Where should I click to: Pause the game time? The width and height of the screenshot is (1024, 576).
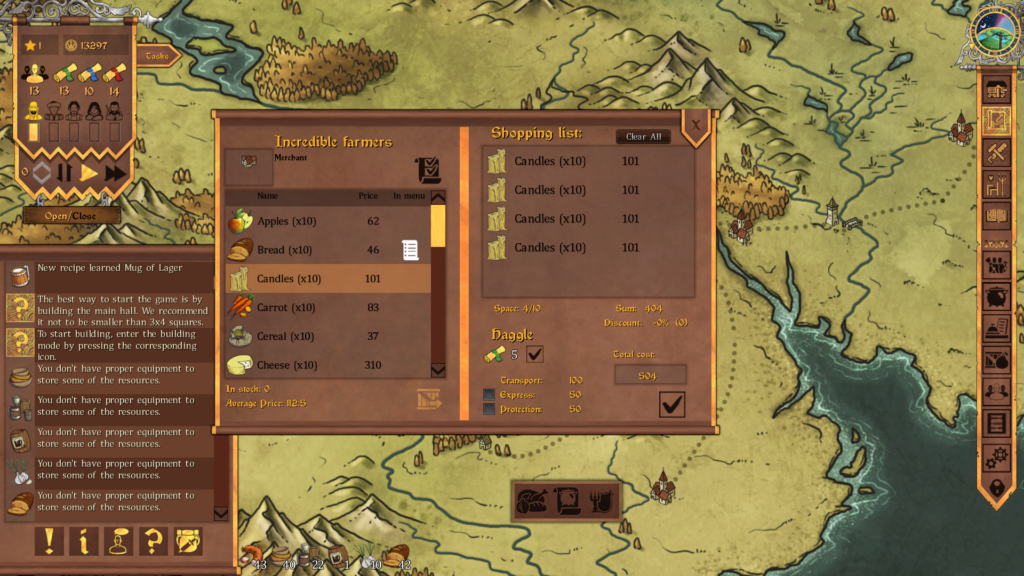pyautogui.click(x=64, y=173)
